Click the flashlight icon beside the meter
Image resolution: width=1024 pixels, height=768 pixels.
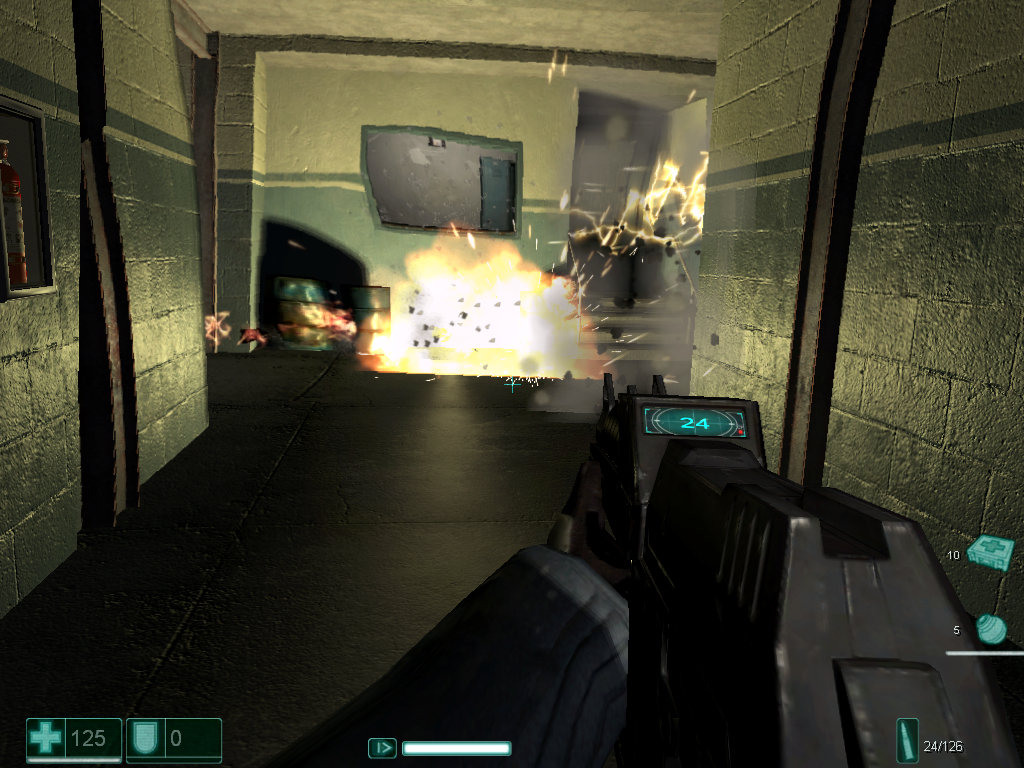click(382, 747)
